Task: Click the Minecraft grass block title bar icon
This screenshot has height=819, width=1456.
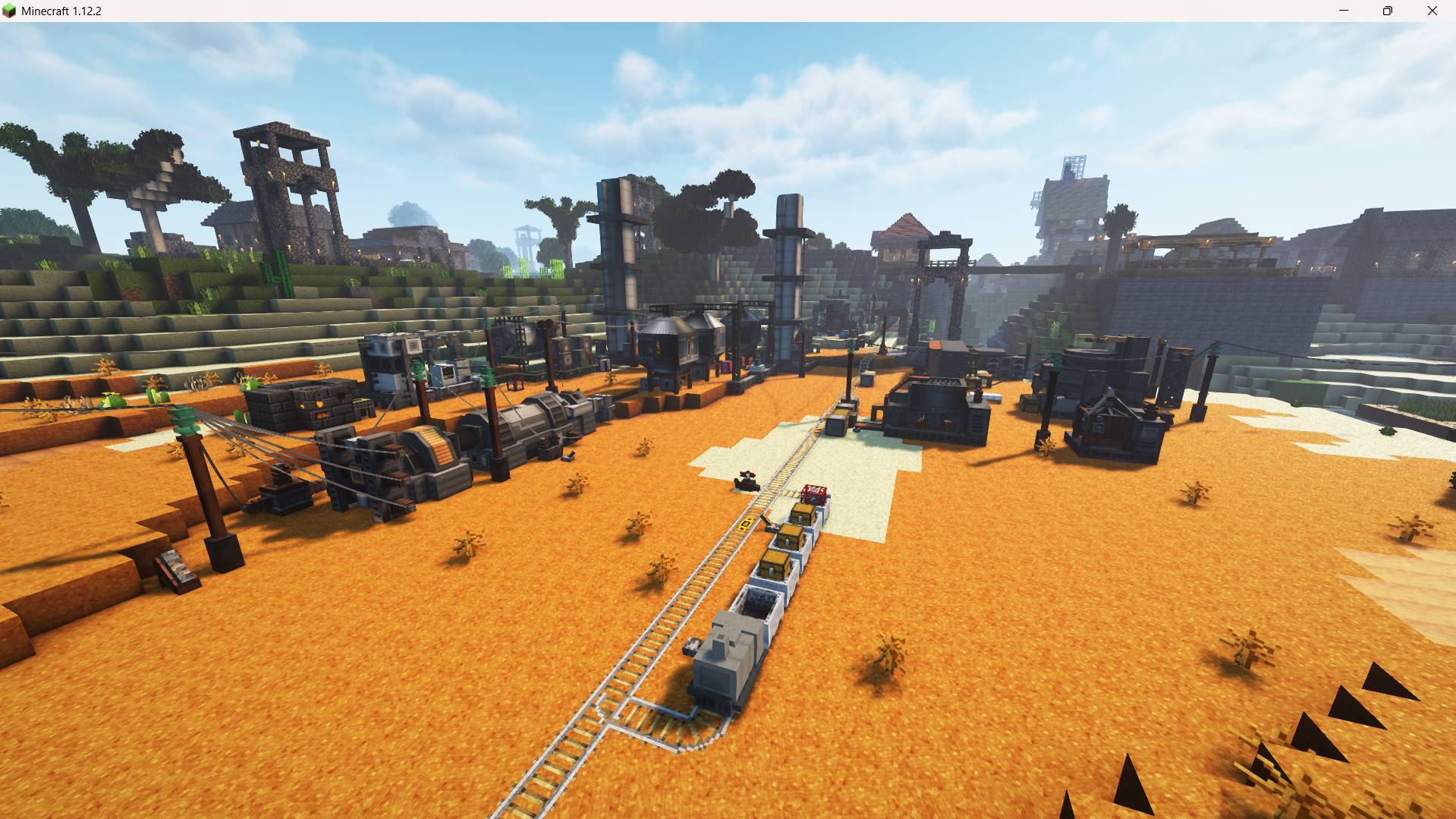Action: 11,11
